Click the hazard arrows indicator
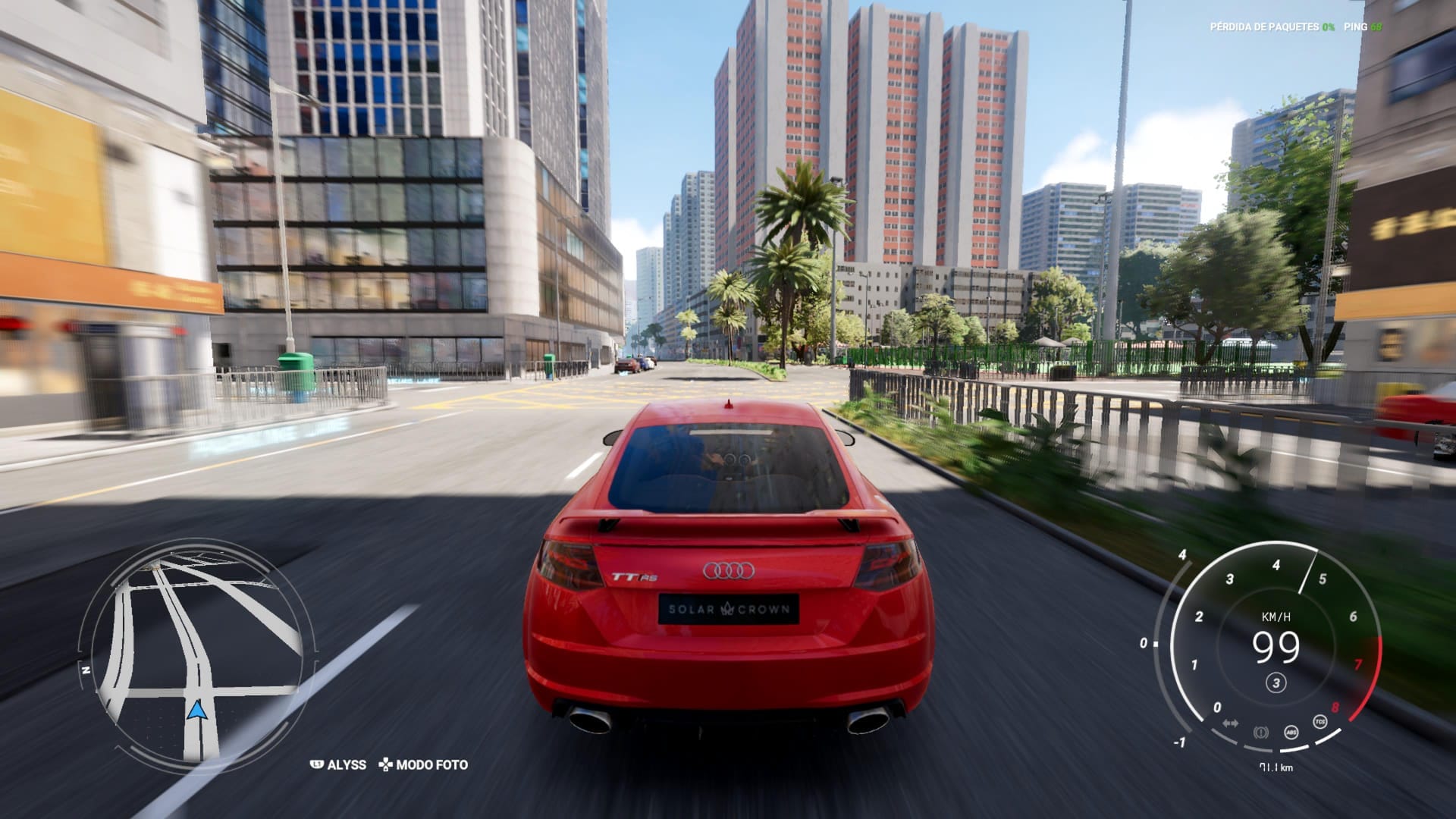Image resolution: width=1456 pixels, height=819 pixels. point(1231,723)
